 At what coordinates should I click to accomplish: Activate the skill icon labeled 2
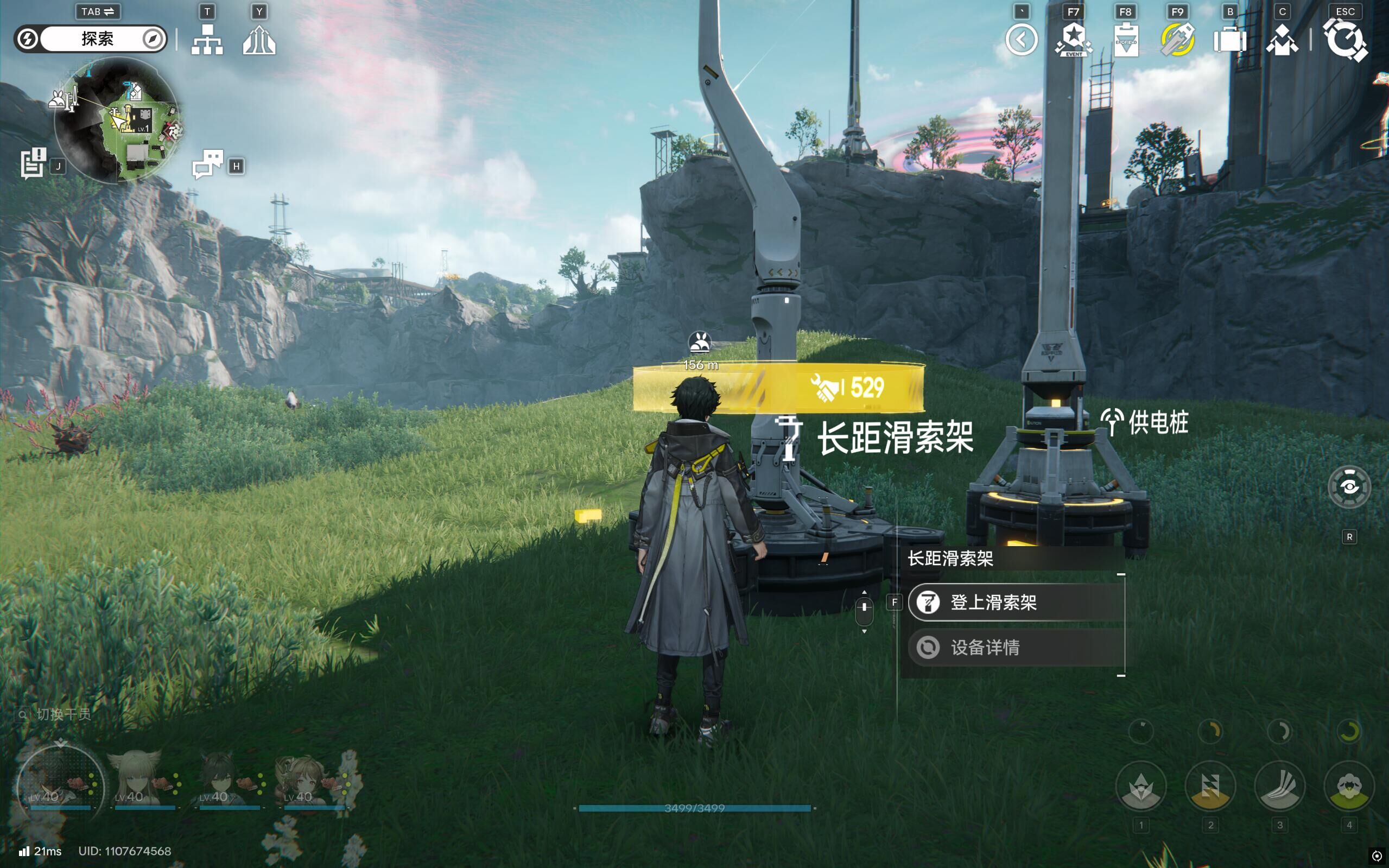1210,787
